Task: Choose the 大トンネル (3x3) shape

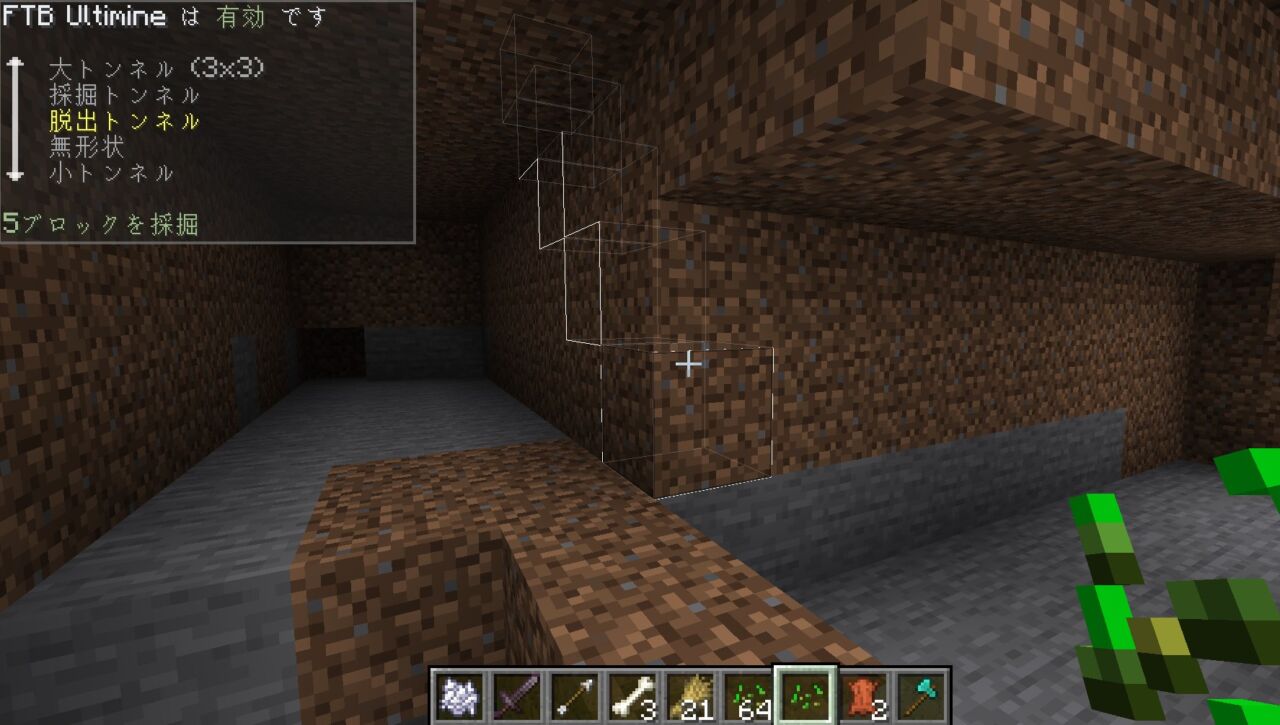Action: (156, 69)
